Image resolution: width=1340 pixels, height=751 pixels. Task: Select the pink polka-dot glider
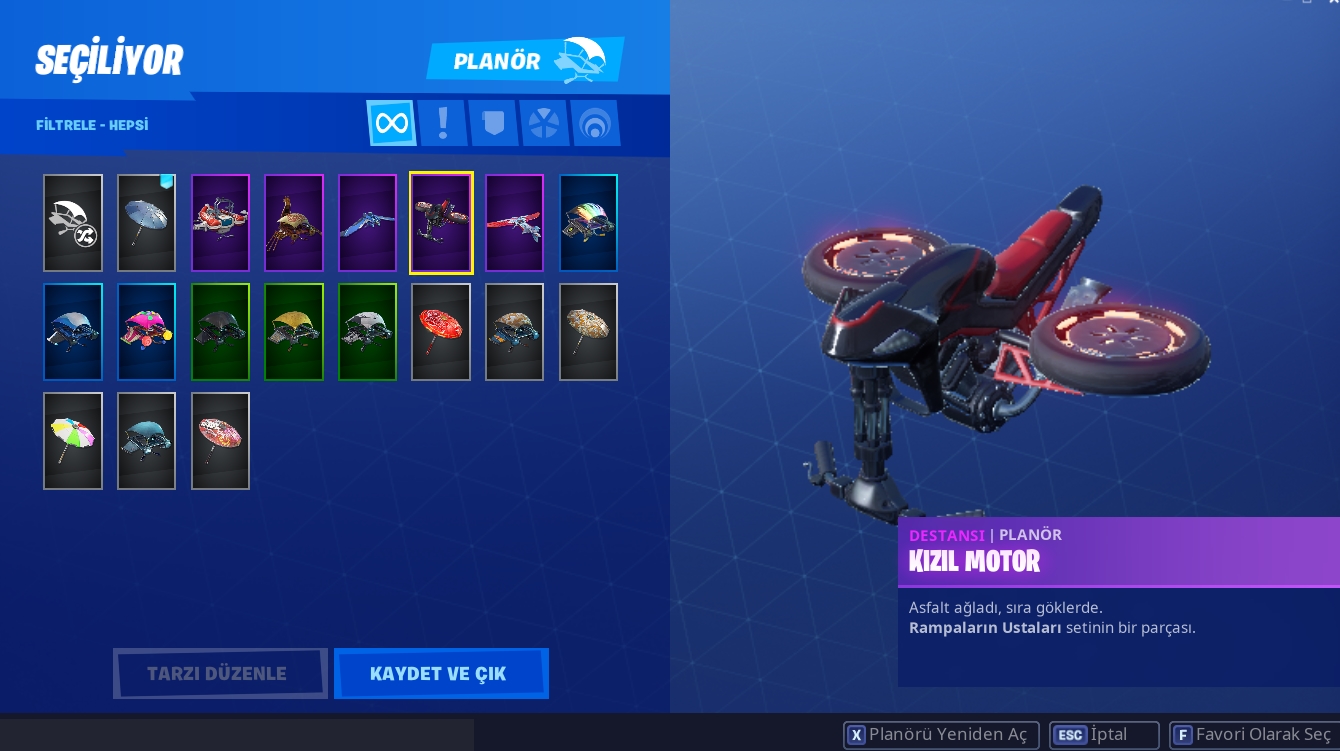pos(146,332)
